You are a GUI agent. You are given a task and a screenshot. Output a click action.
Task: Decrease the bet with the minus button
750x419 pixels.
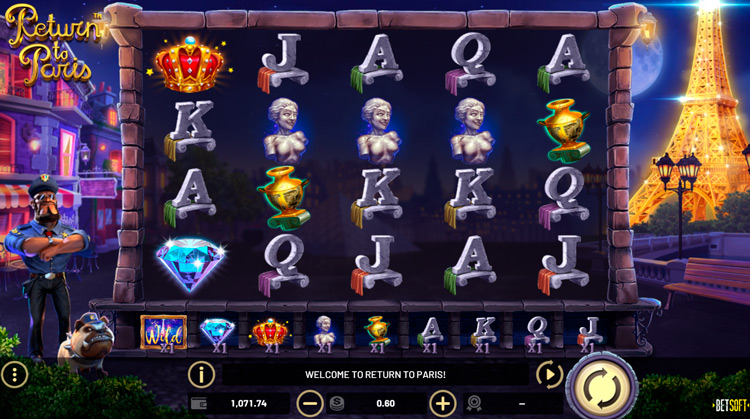point(310,403)
